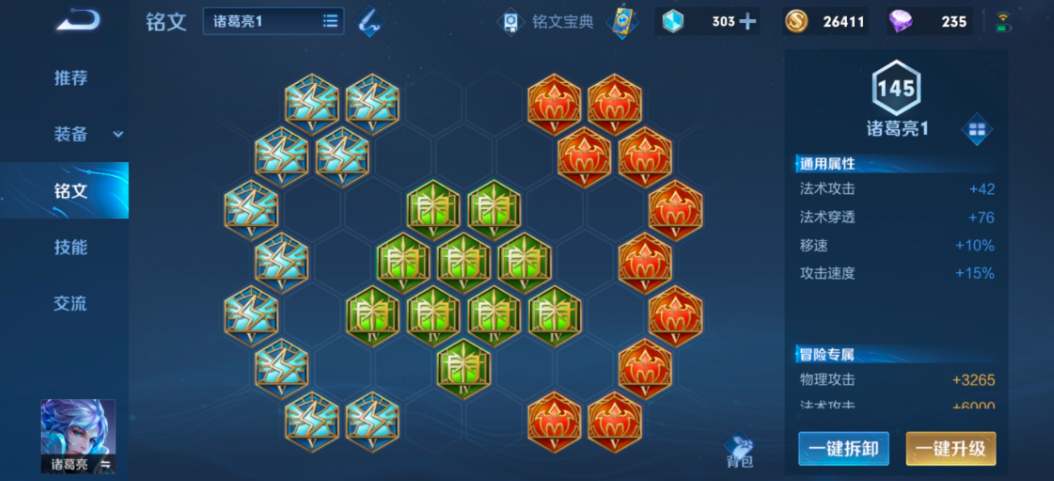Expand the 装备 tab
This screenshot has width=1054, height=481.
(x=80, y=134)
